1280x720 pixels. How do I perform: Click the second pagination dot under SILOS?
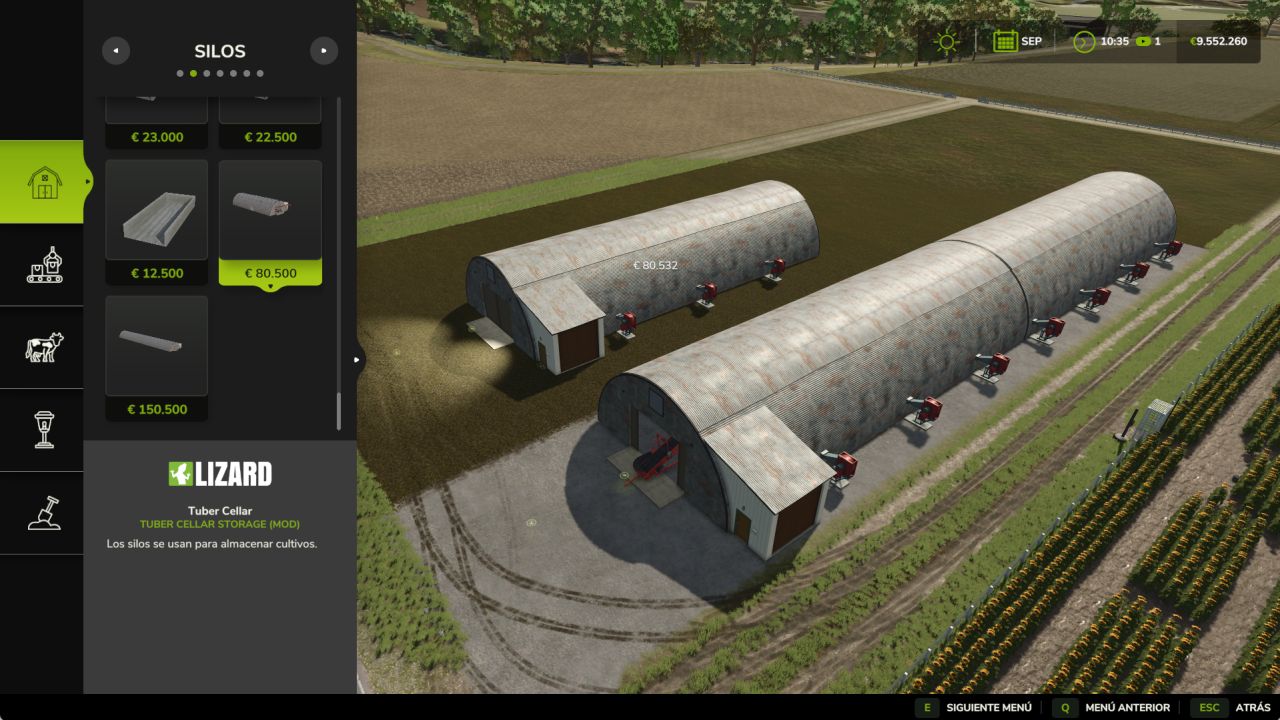[x=194, y=72]
